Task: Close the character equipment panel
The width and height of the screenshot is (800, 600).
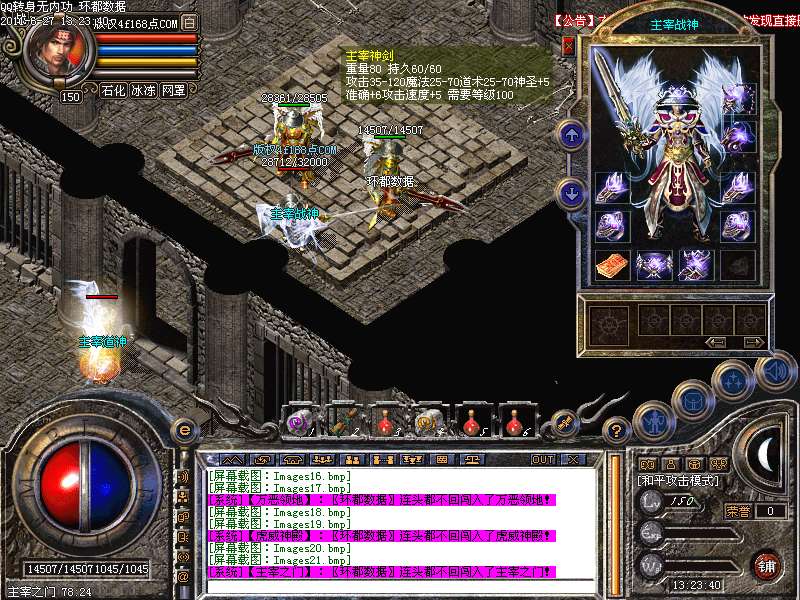Action: click(x=569, y=46)
